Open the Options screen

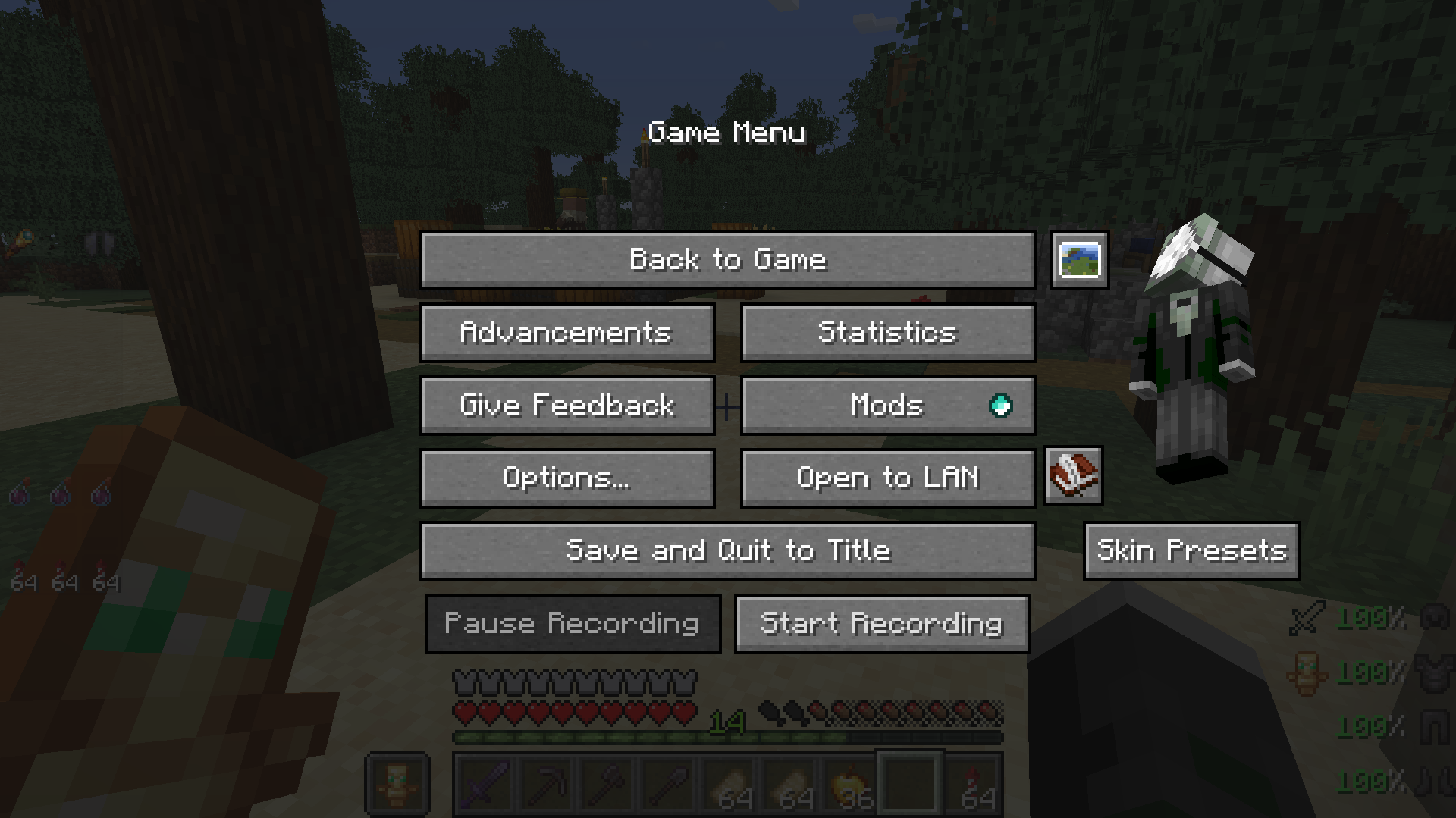pyautogui.click(x=566, y=478)
